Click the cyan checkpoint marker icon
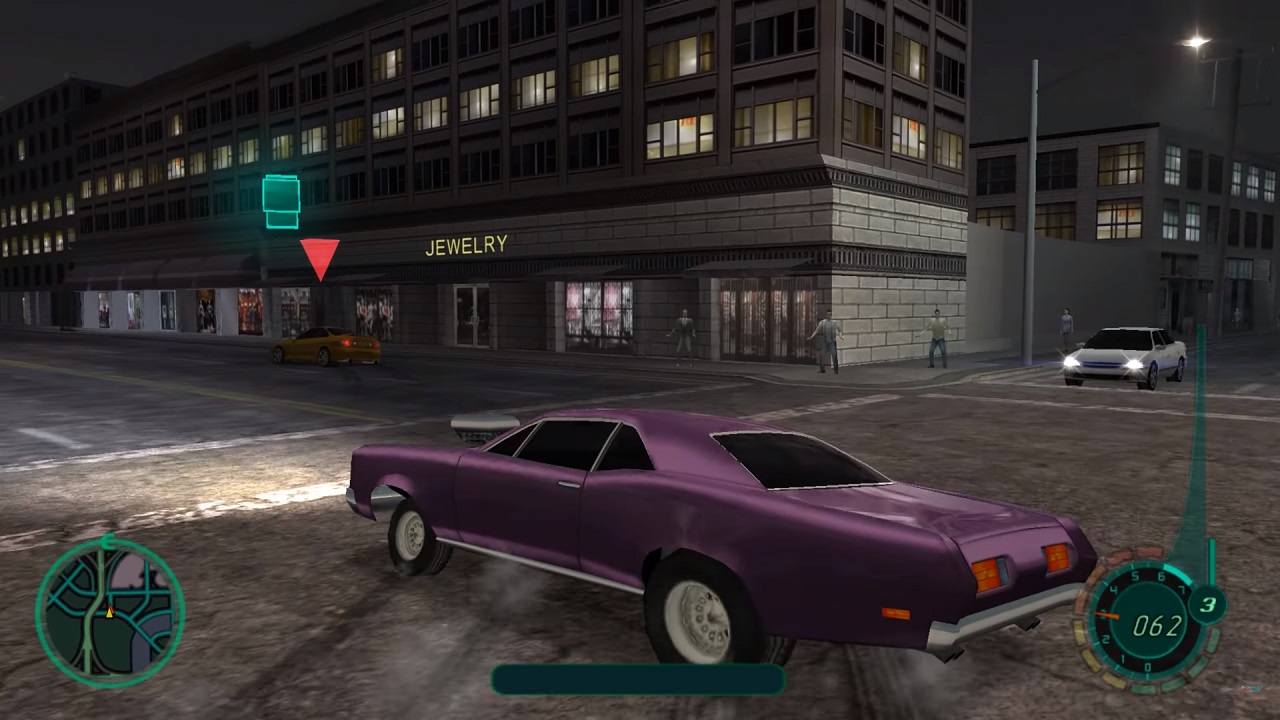 (281, 200)
